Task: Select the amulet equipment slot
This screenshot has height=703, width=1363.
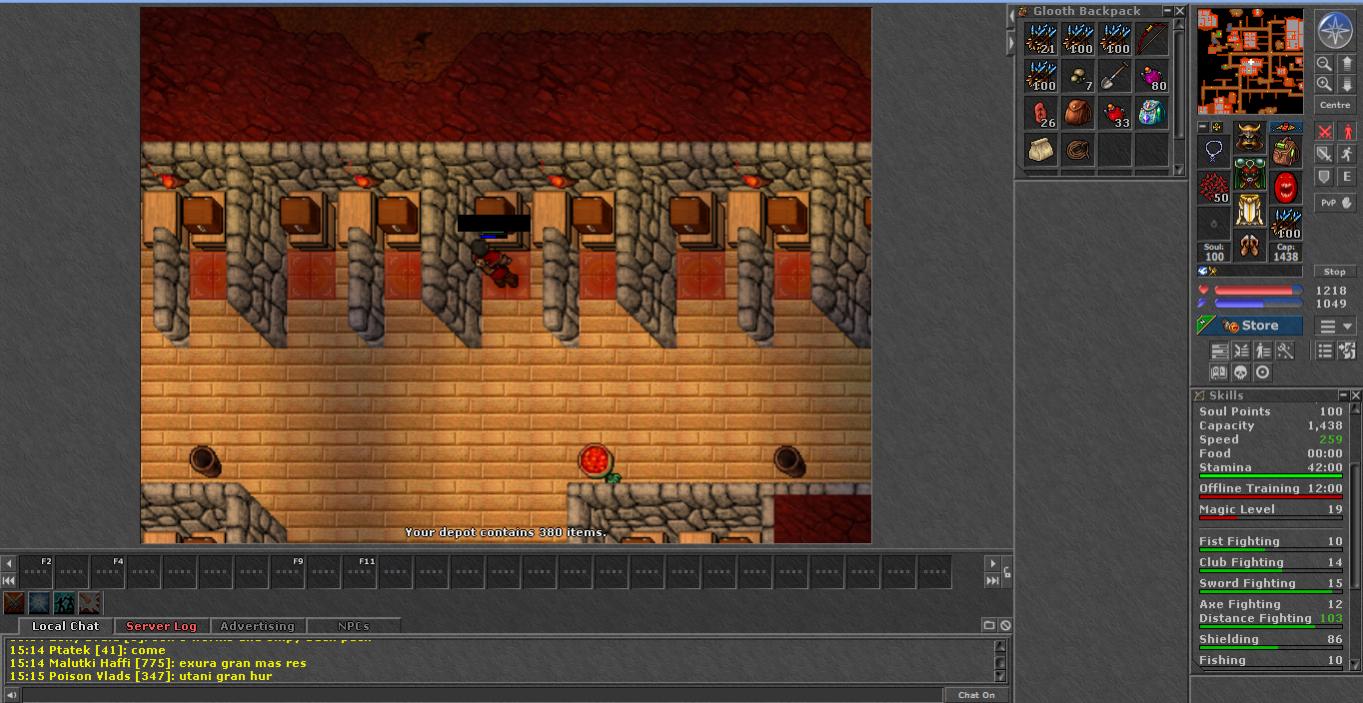Action: (1214, 151)
